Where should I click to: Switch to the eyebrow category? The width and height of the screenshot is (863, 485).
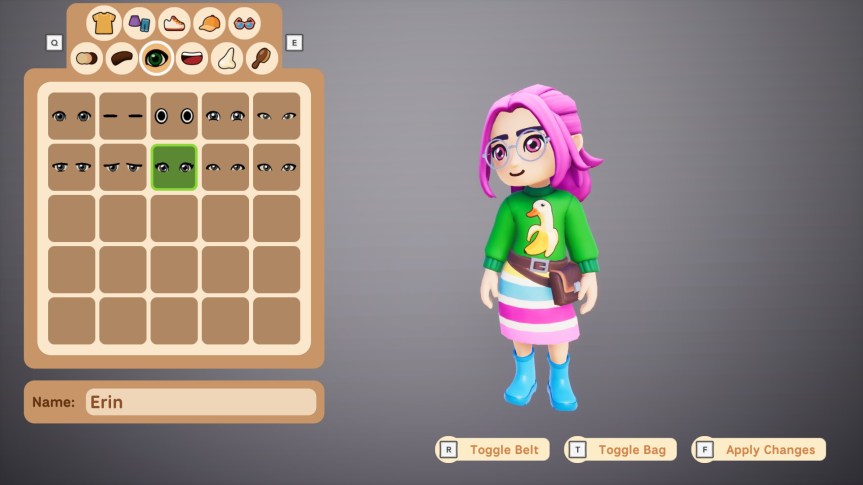point(121,58)
